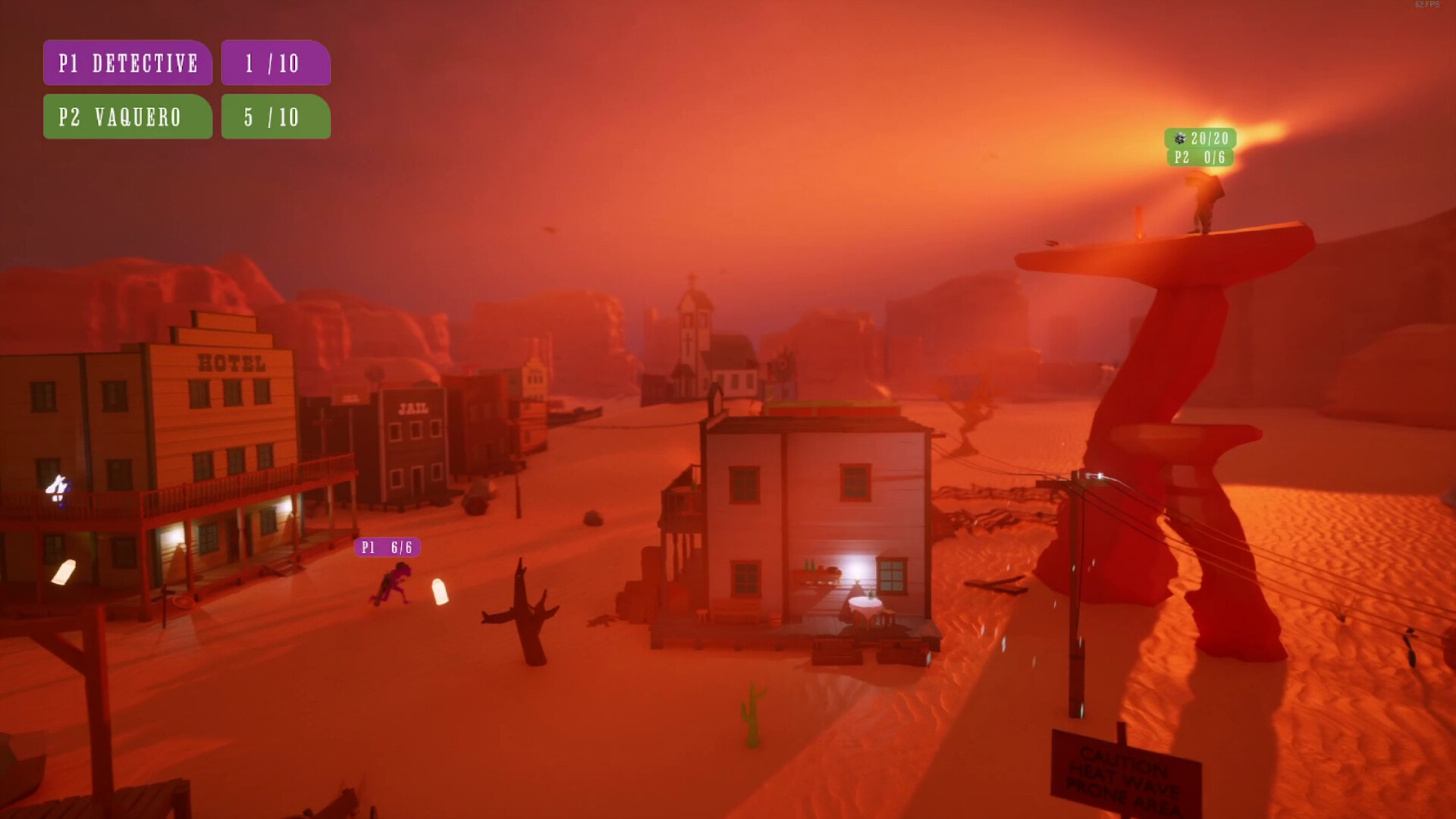Viewport: 1456px width, 819px height.
Task: Click the green P2 VAQUERO badge
Action: point(127,118)
